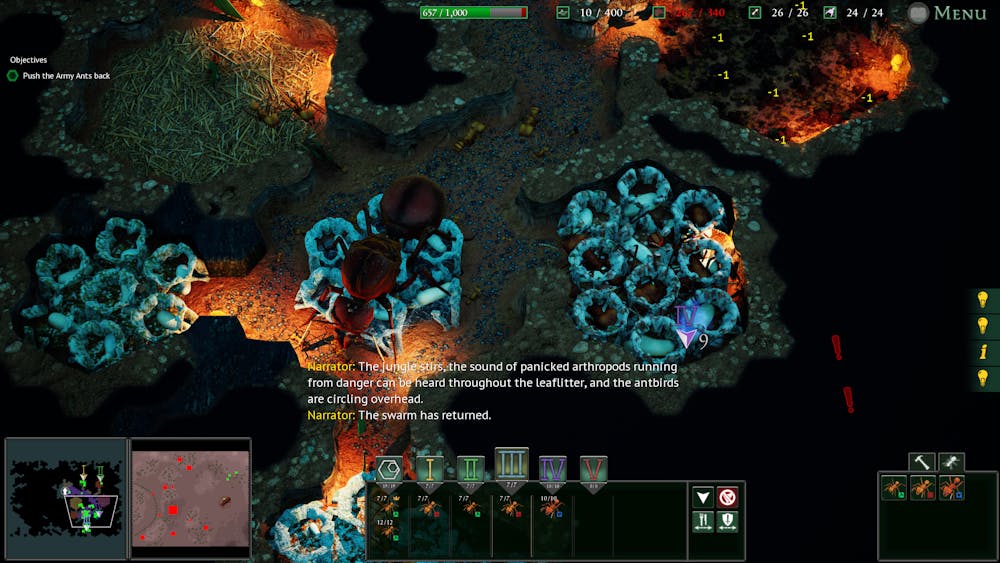Toggle the shield stance button

point(728,522)
